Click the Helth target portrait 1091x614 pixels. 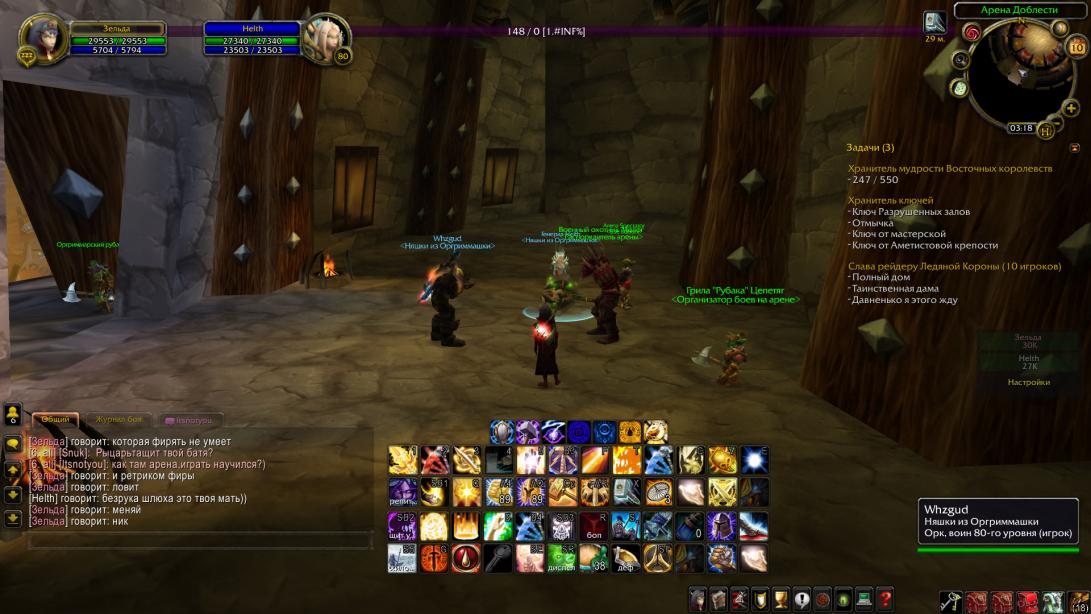click(327, 38)
